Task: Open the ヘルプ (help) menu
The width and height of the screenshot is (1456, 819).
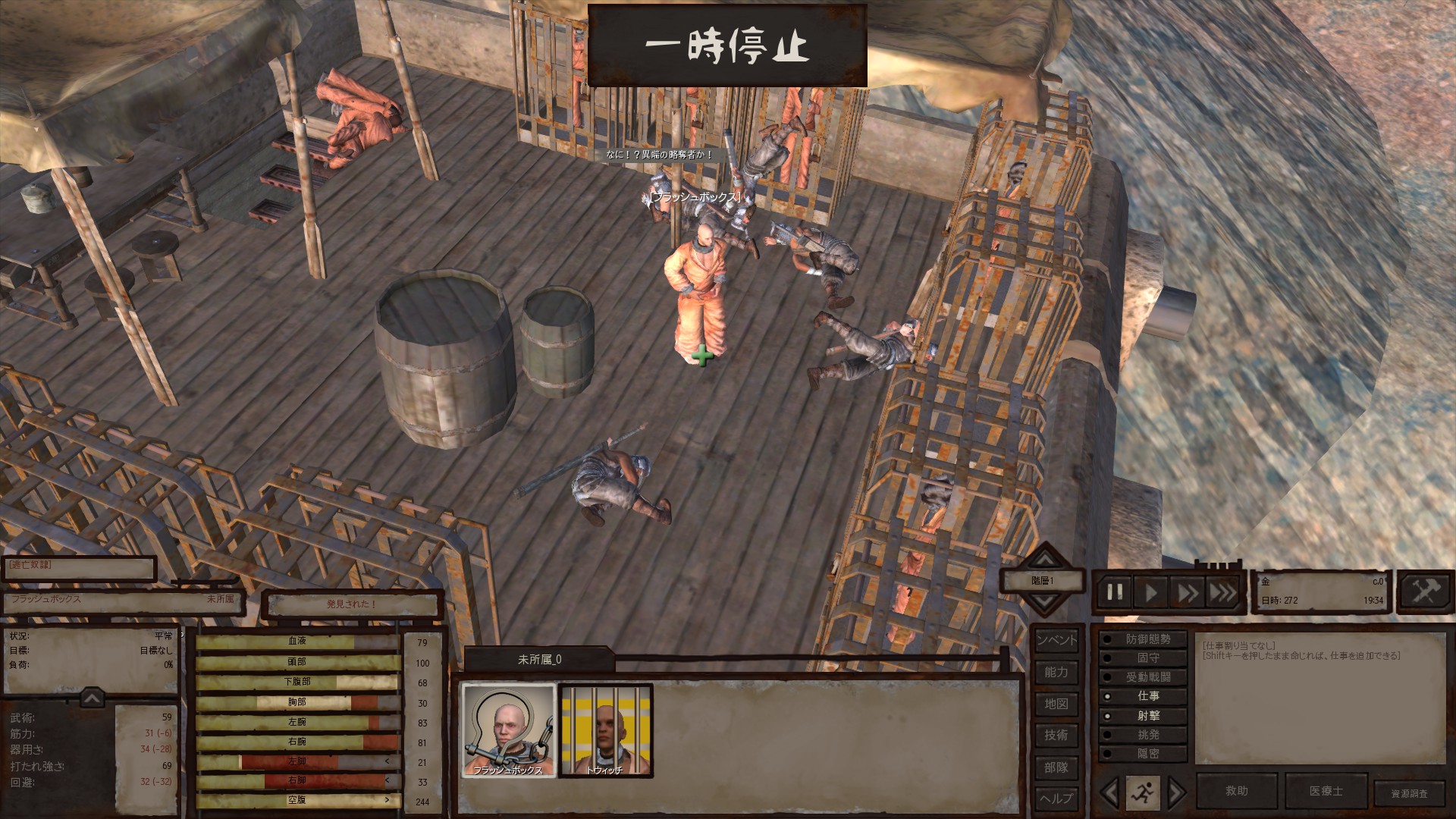Action: pos(1056,798)
